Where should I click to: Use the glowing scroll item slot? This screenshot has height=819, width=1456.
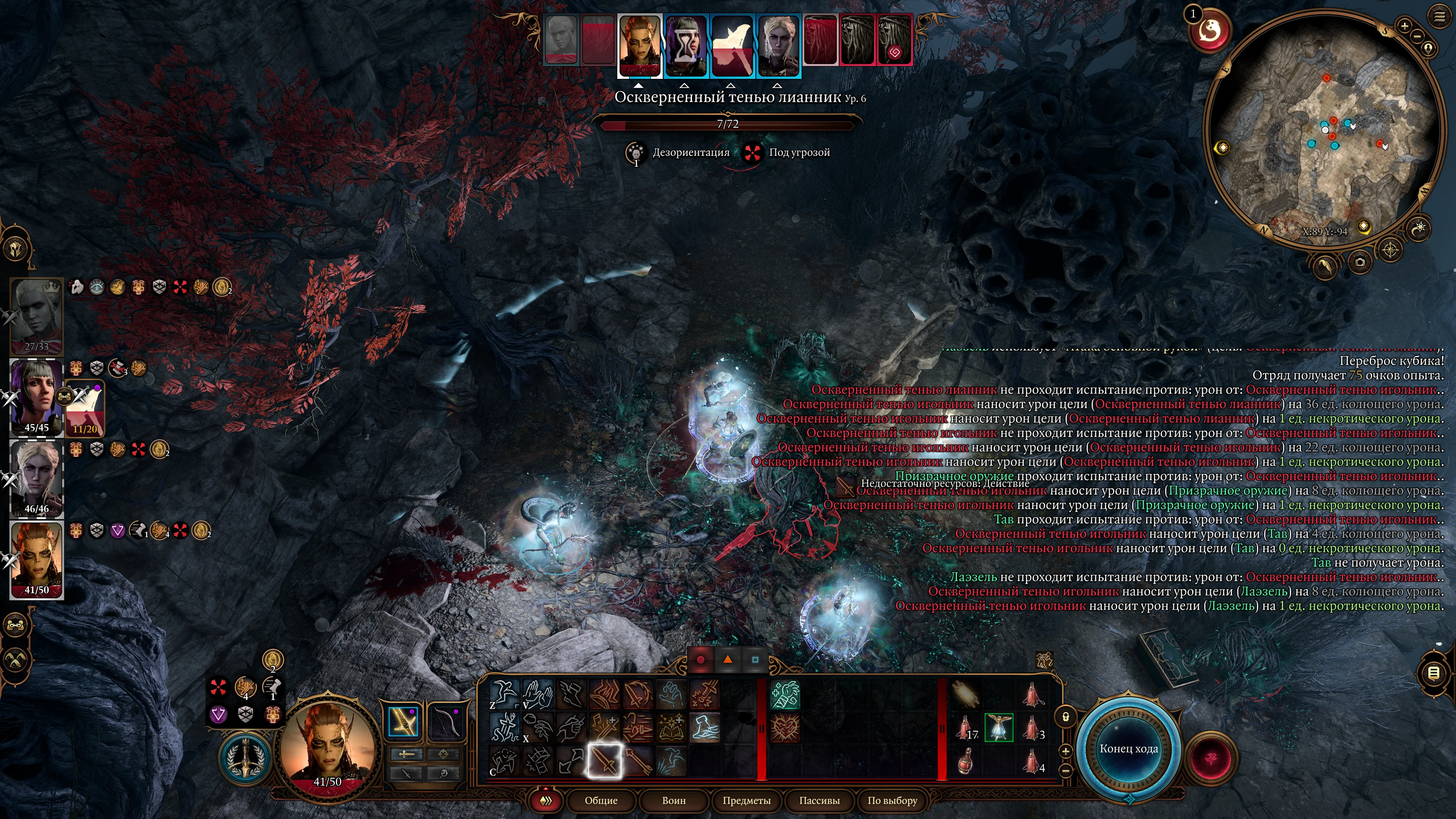966,694
